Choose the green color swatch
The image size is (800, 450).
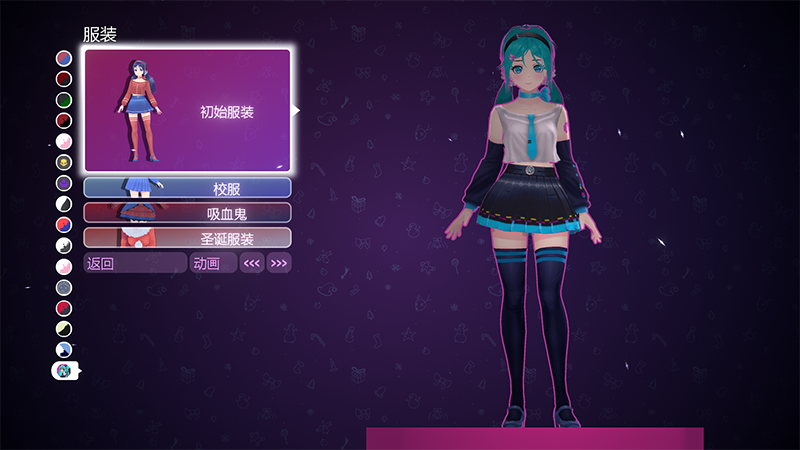click(64, 100)
